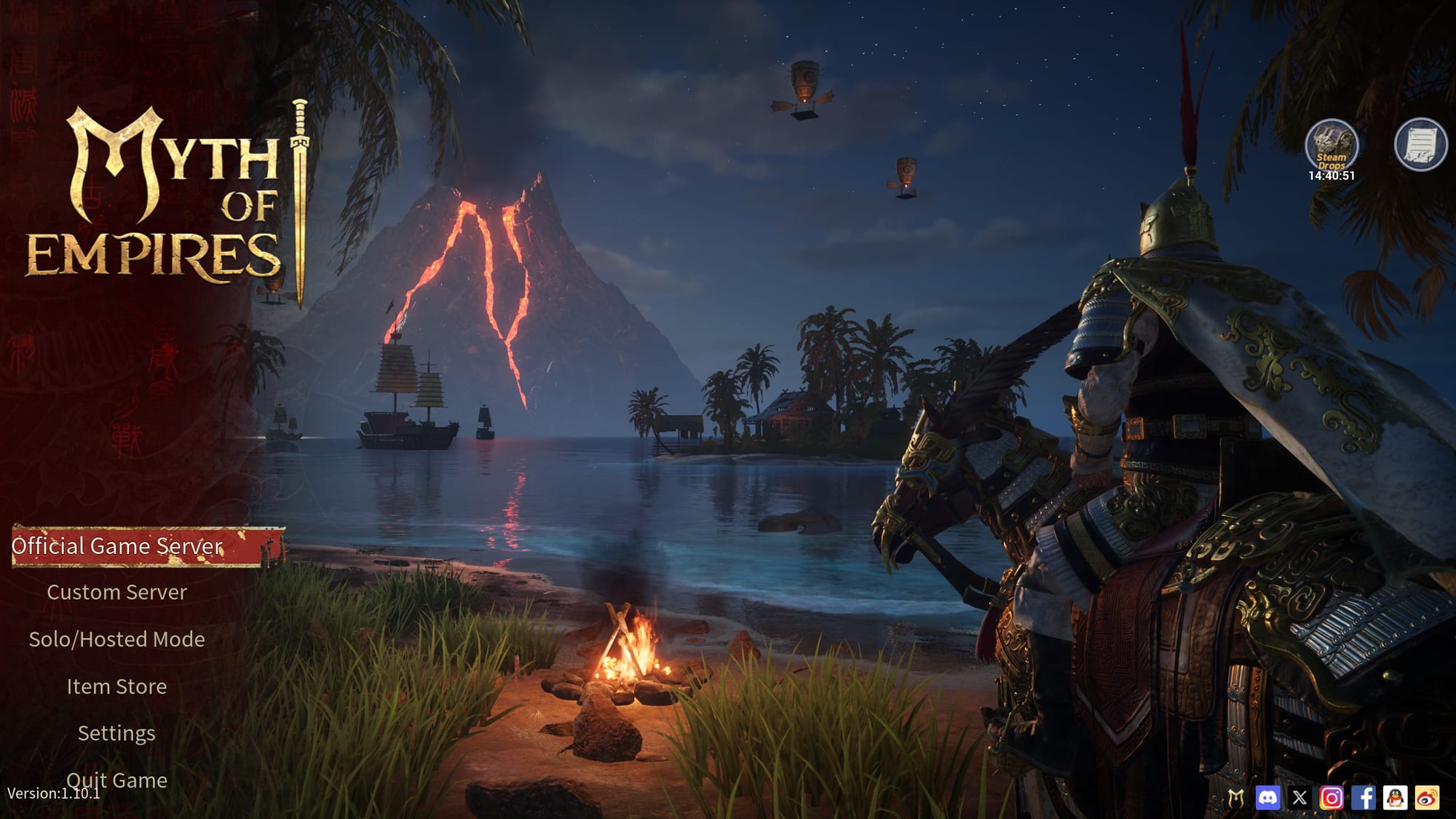Open the Instagram link
Screen dimensions: 1456x819
pyautogui.click(x=1332, y=798)
